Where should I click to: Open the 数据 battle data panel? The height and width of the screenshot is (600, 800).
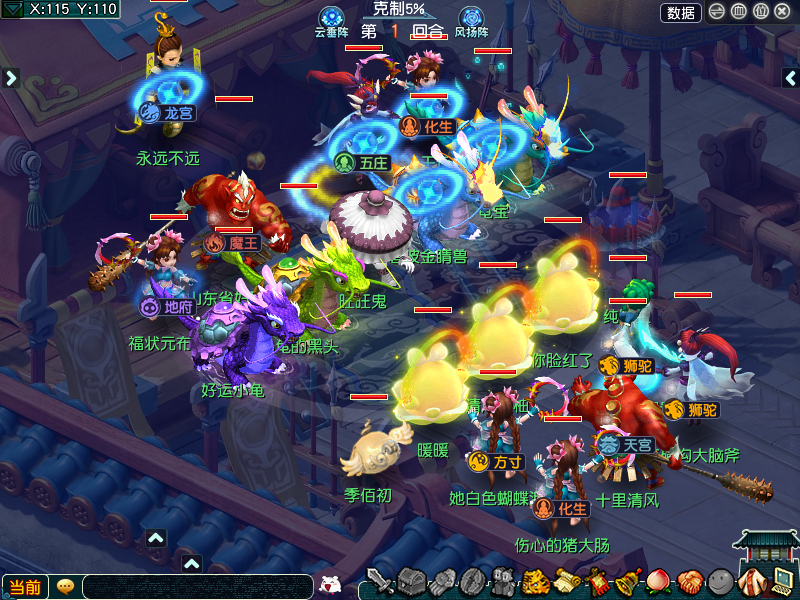[681, 13]
